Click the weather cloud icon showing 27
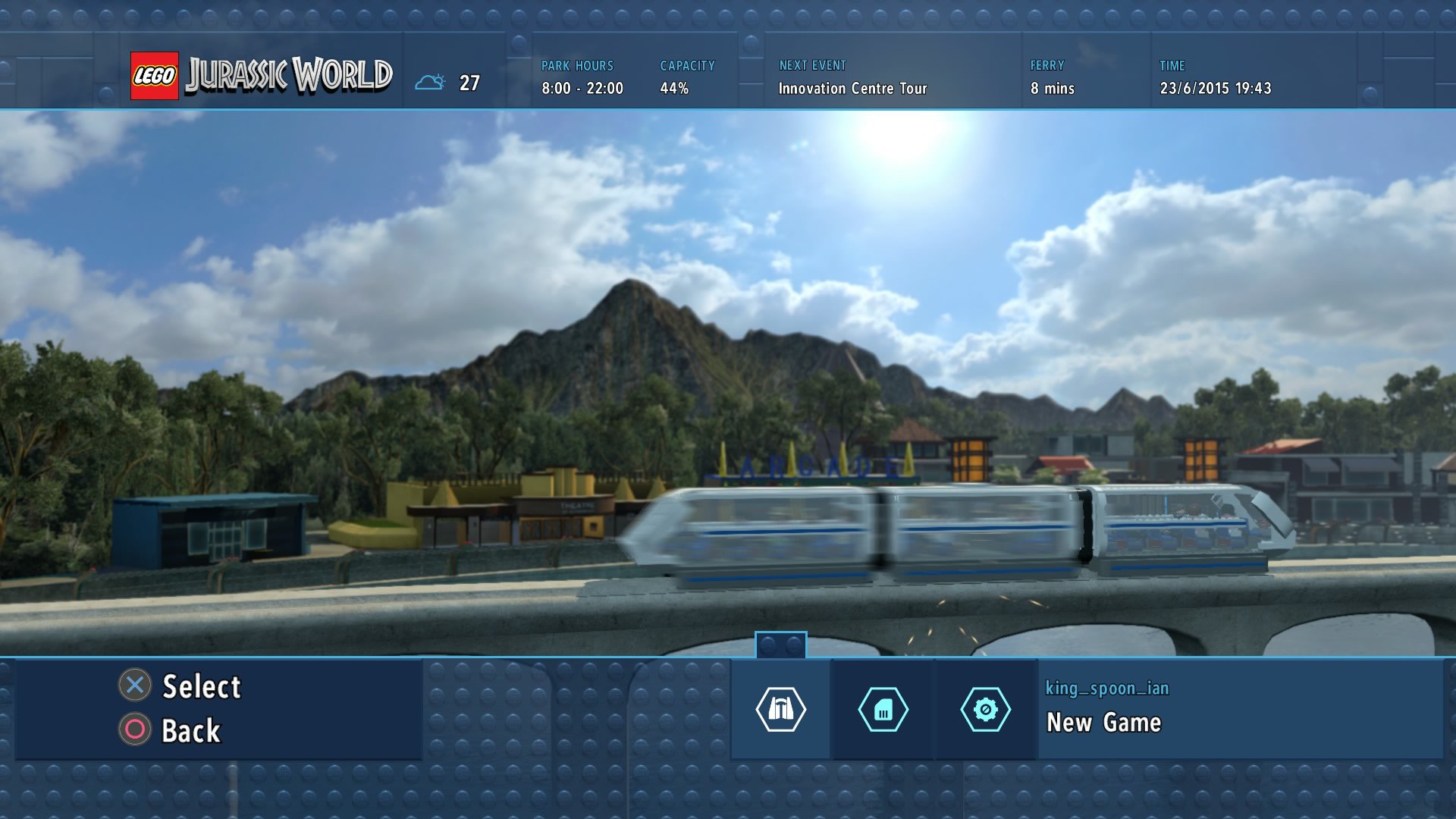The height and width of the screenshot is (819, 1456). (432, 80)
